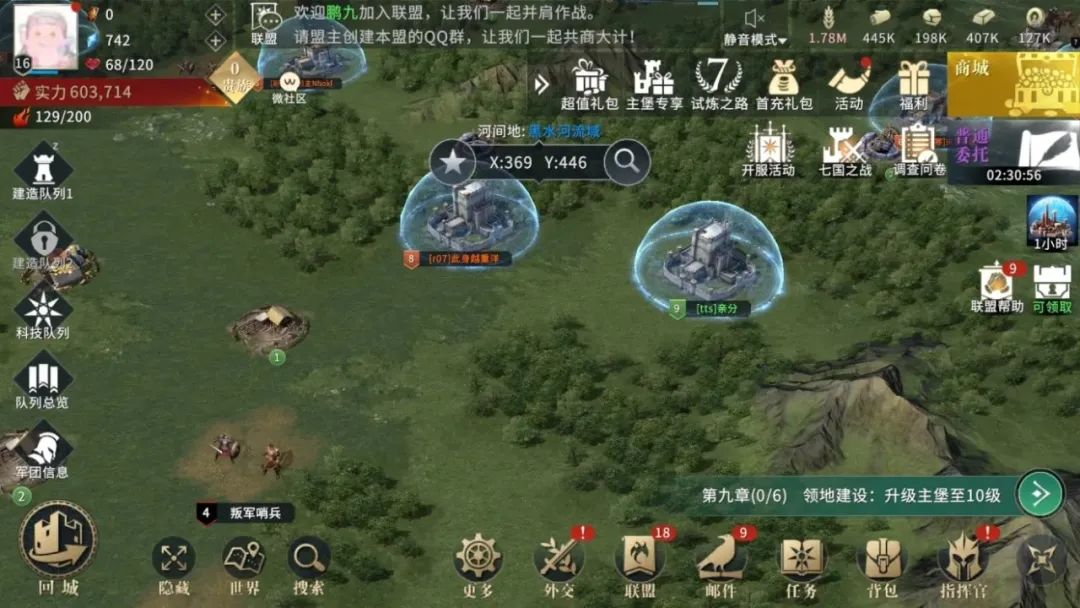Open the 商城 shop
Screen dimensions: 1080x608
1012,84
